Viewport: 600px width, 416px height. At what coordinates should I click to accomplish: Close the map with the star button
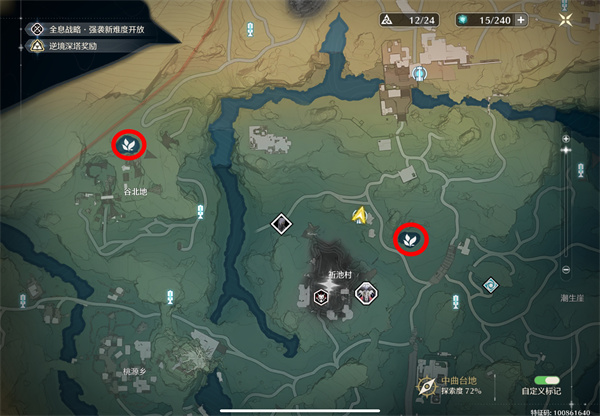567,19
